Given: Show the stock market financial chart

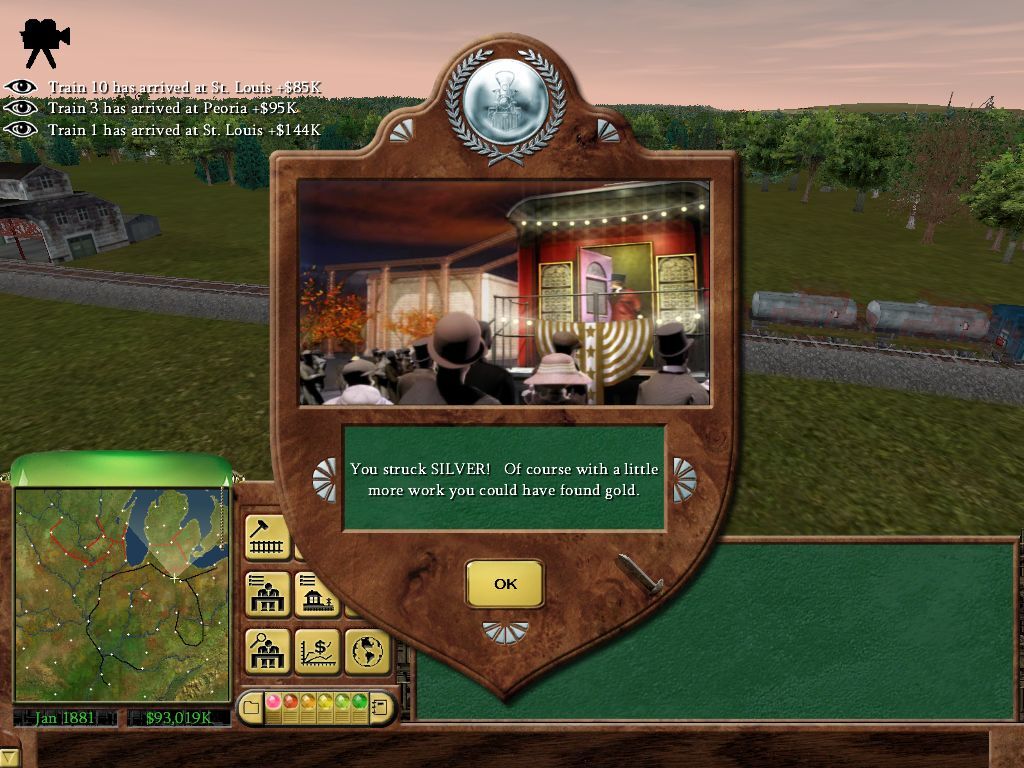Looking at the screenshot, I should coord(318,651).
